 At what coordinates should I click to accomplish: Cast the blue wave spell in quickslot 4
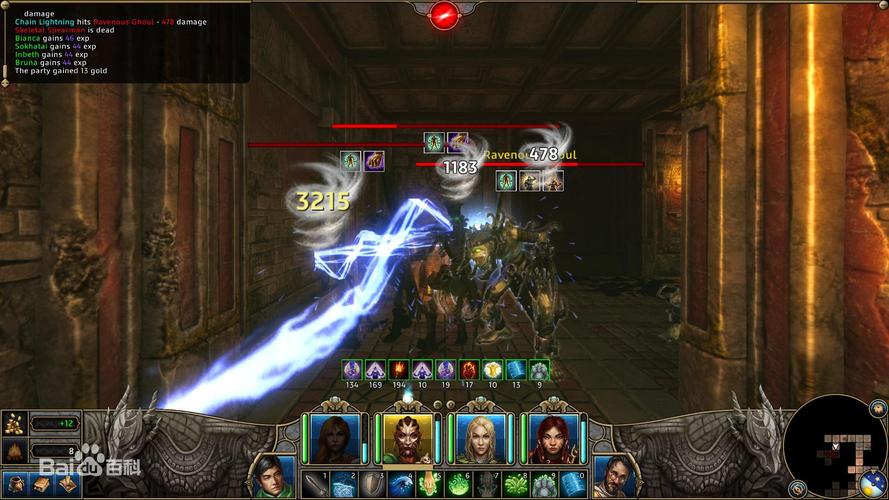pos(400,484)
